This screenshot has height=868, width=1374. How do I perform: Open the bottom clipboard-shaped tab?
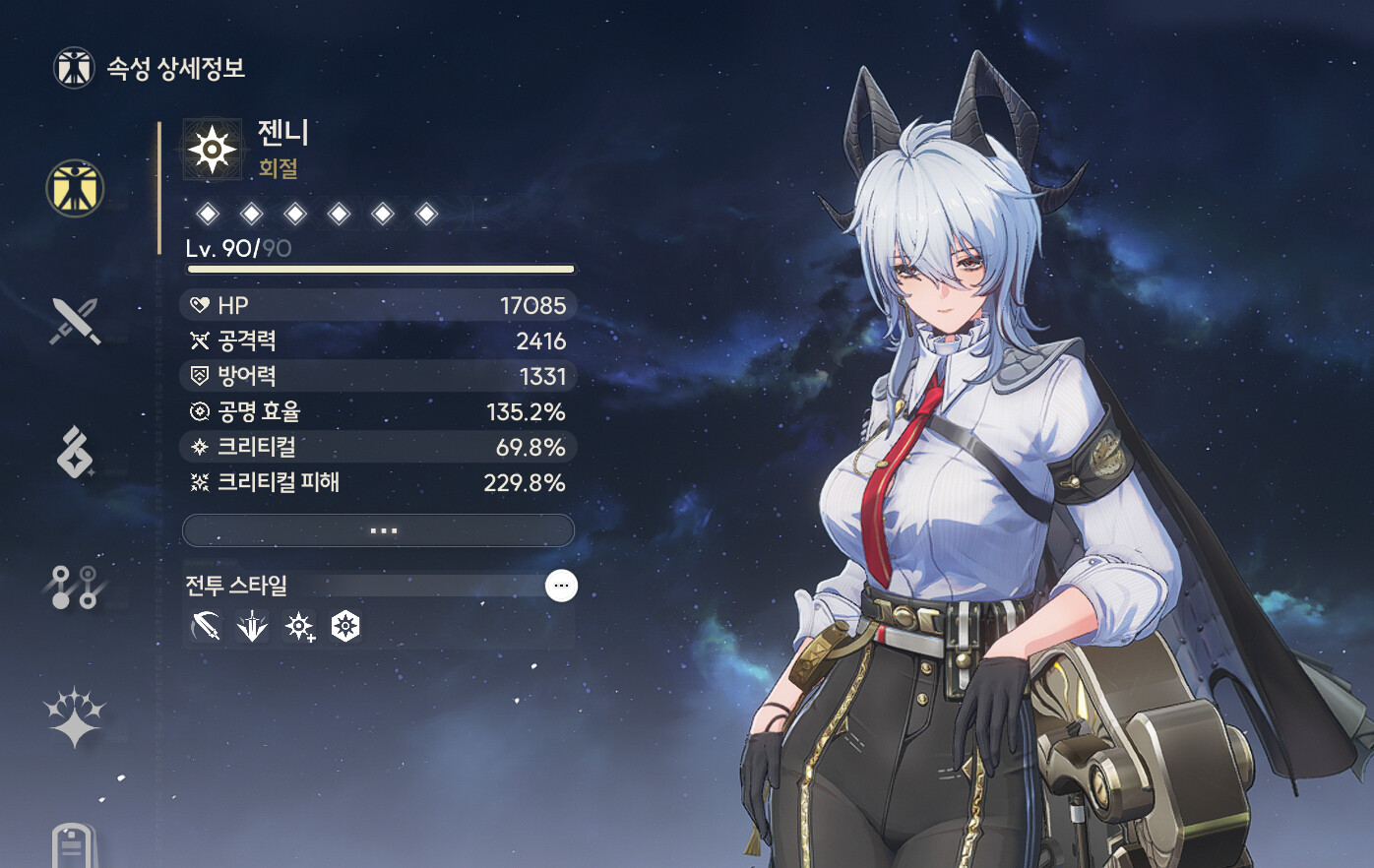tap(75, 846)
